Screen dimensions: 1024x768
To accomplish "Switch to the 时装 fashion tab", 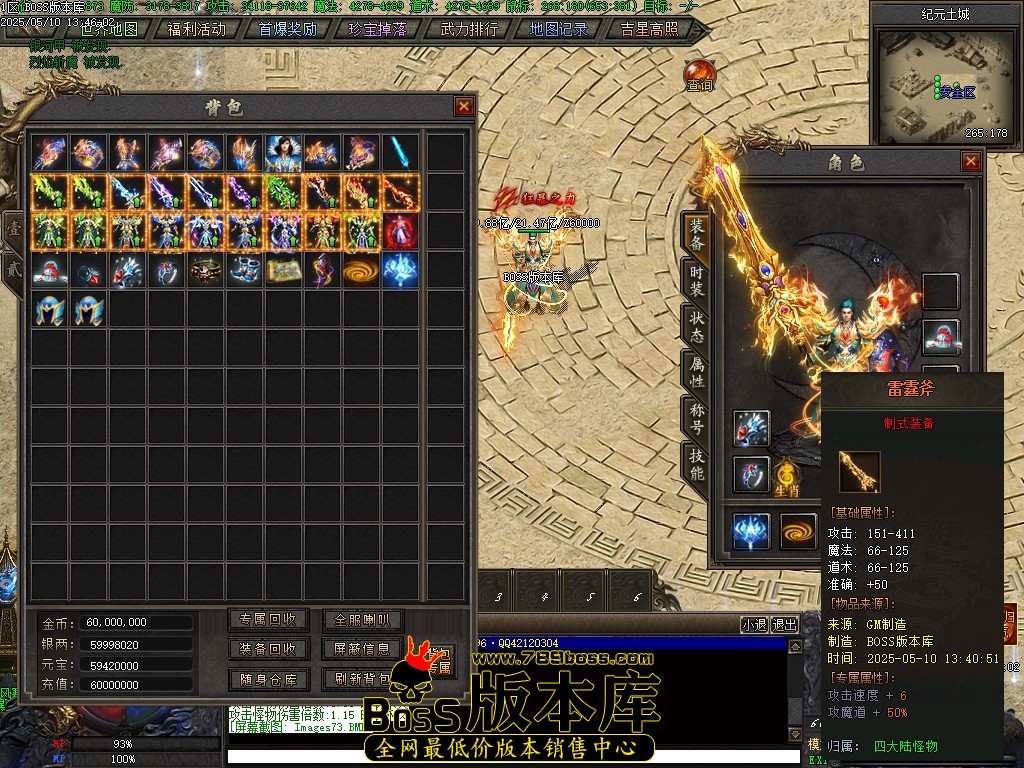I will (696, 275).
